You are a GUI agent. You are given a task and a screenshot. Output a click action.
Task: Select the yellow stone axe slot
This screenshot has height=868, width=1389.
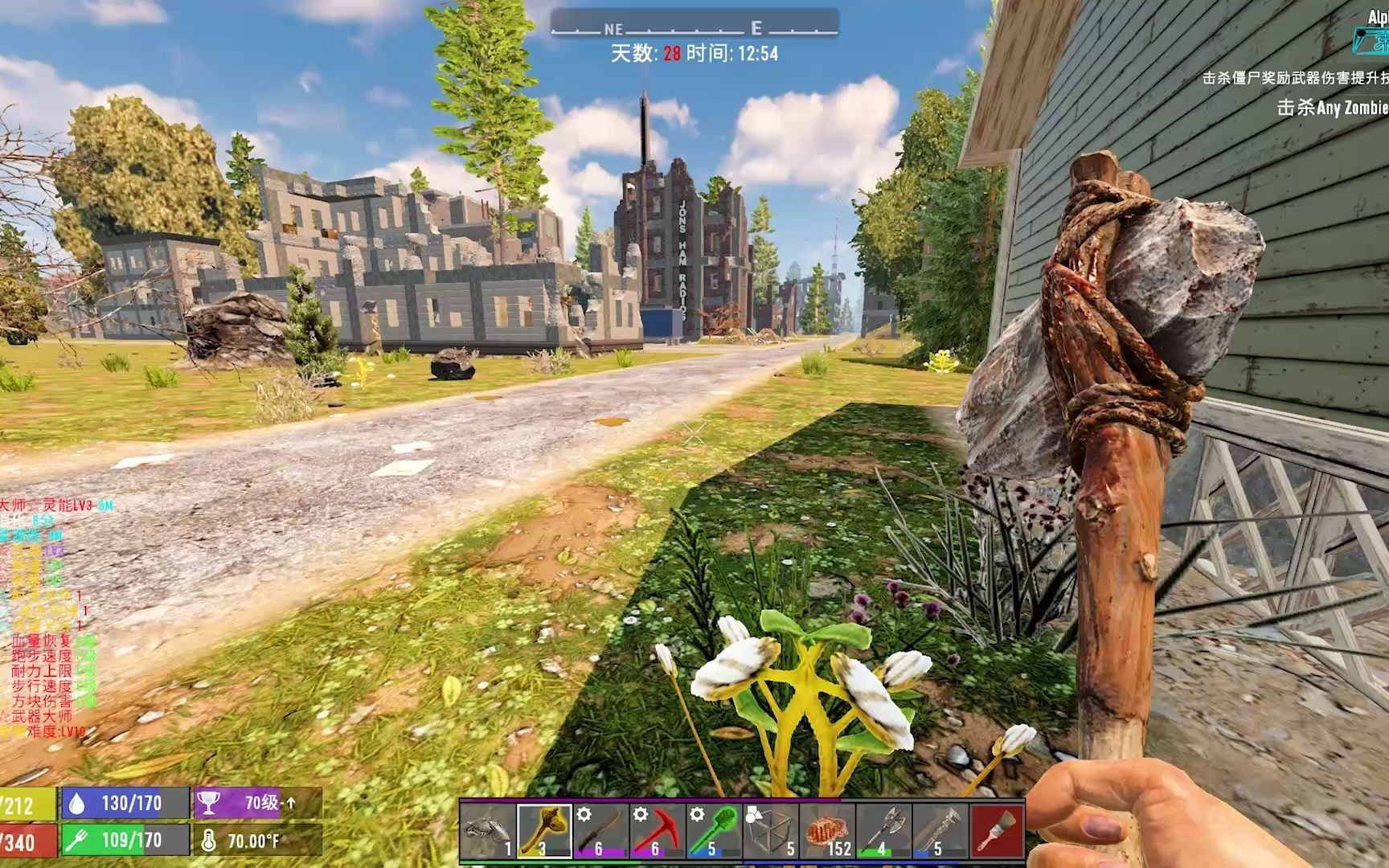point(544,830)
